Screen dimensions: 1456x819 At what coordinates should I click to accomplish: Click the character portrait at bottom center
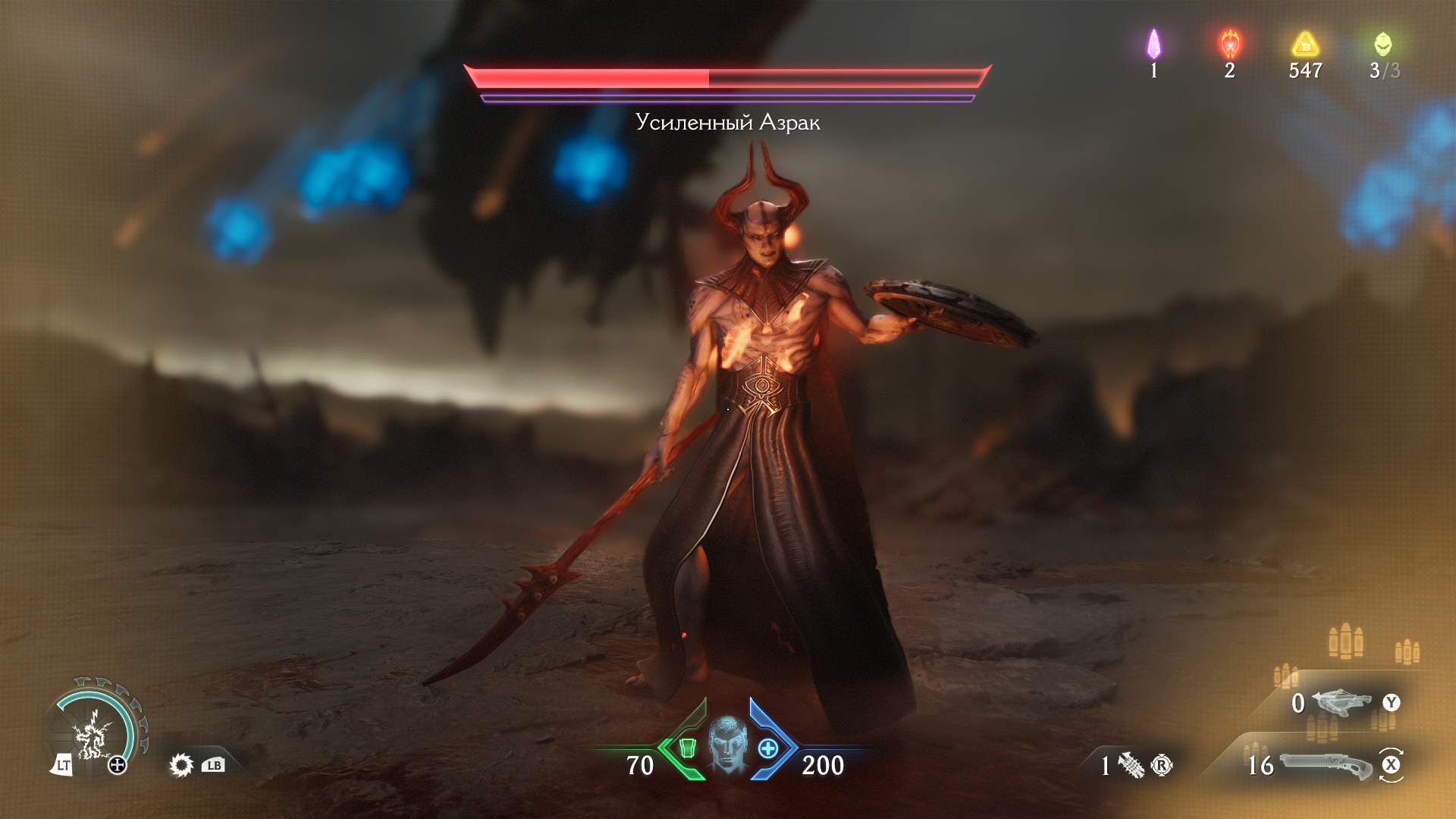tap(728, 745)
